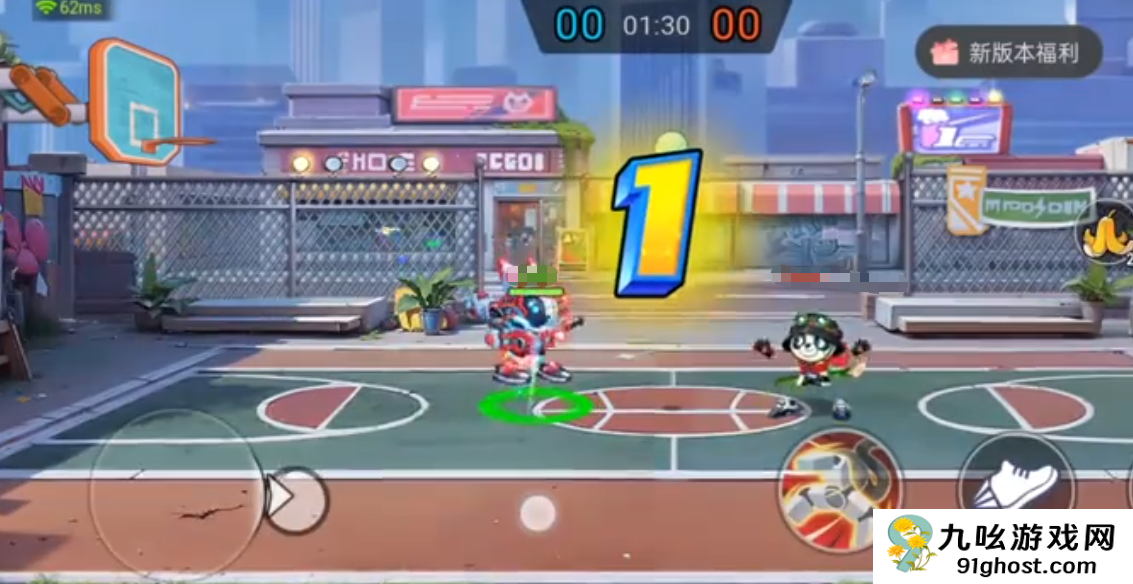
Task: Open the 新版本福利 rewards button
Action: pyautogui.click(x=1008, y=53)
